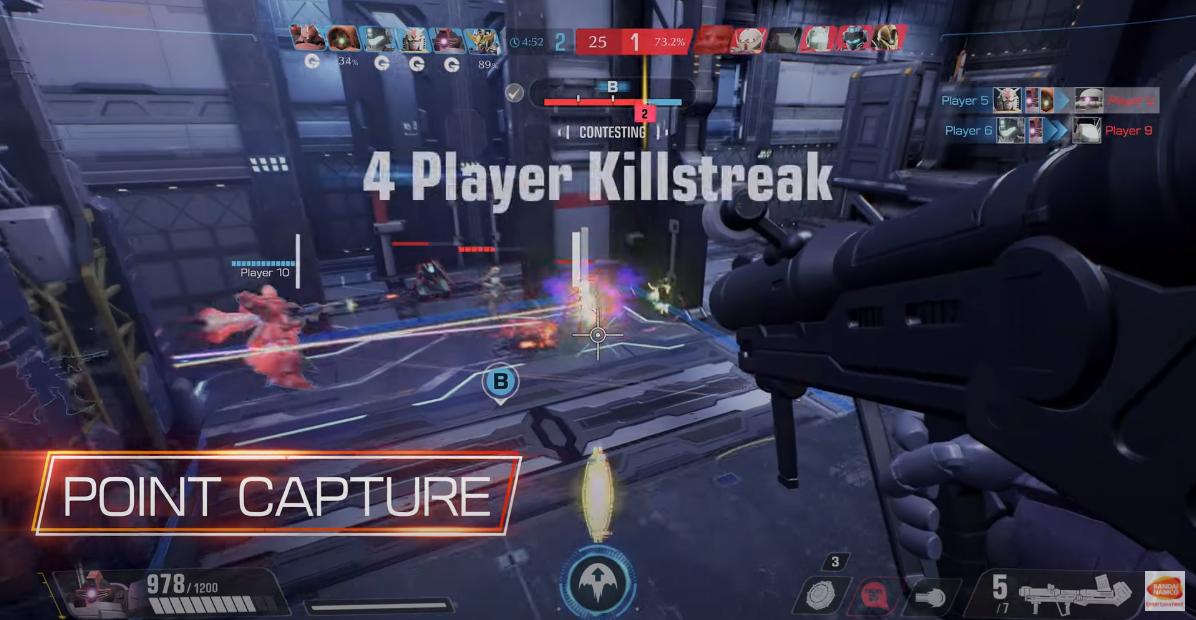Select the teammate portrait showing 34%

346,39
